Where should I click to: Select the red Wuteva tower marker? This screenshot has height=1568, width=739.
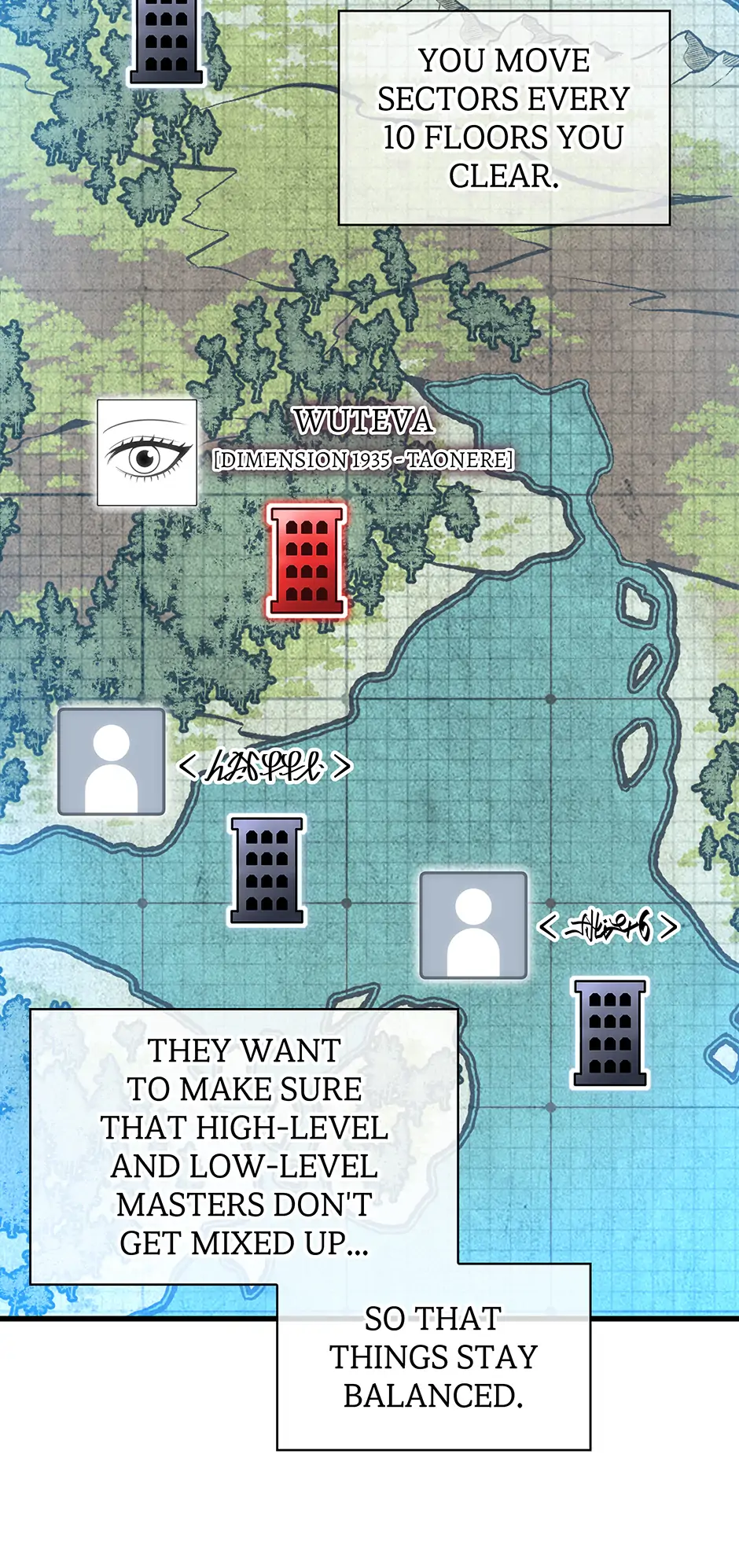coord(307,560)
